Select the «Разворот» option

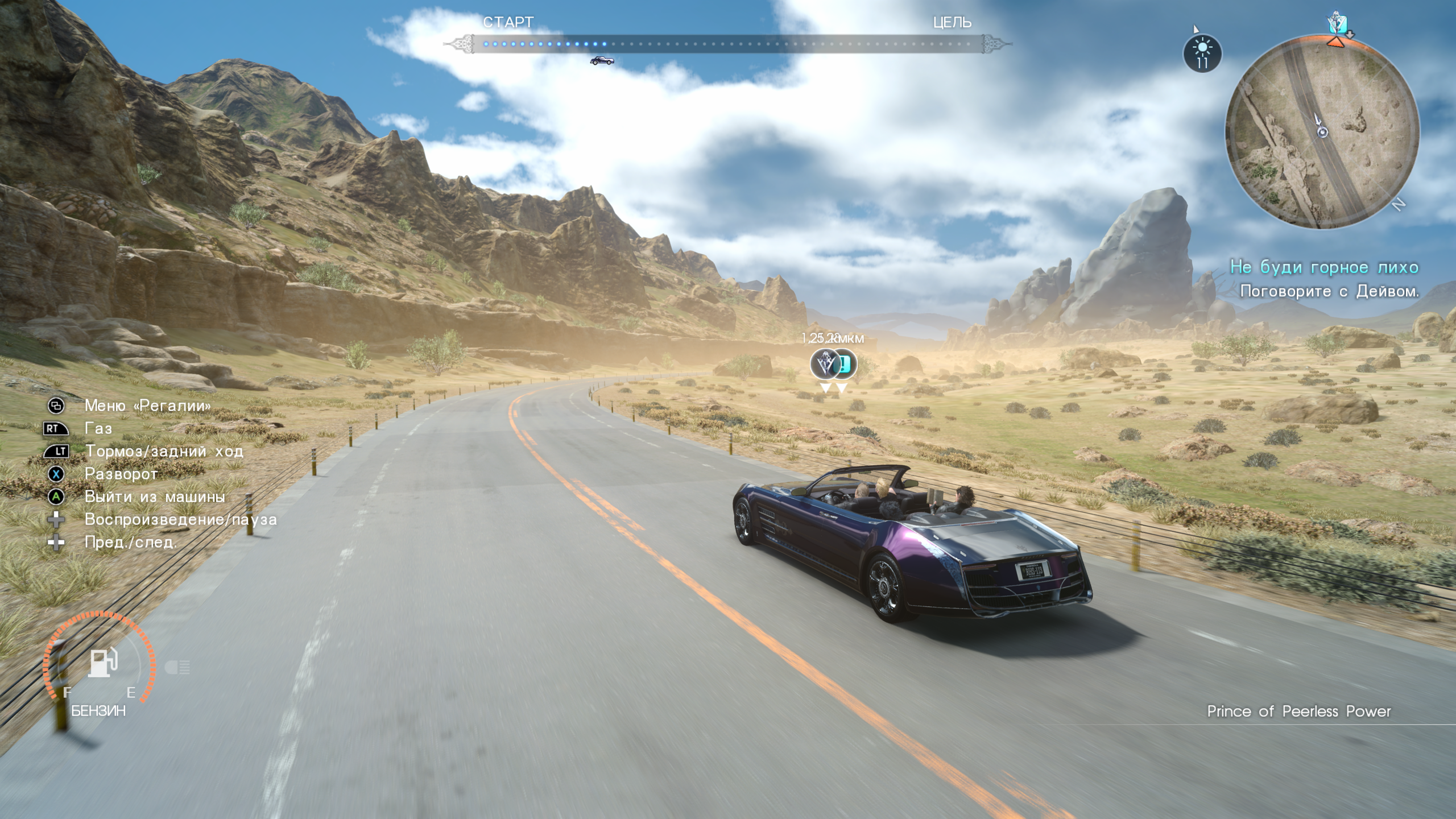tap(121, 474)
